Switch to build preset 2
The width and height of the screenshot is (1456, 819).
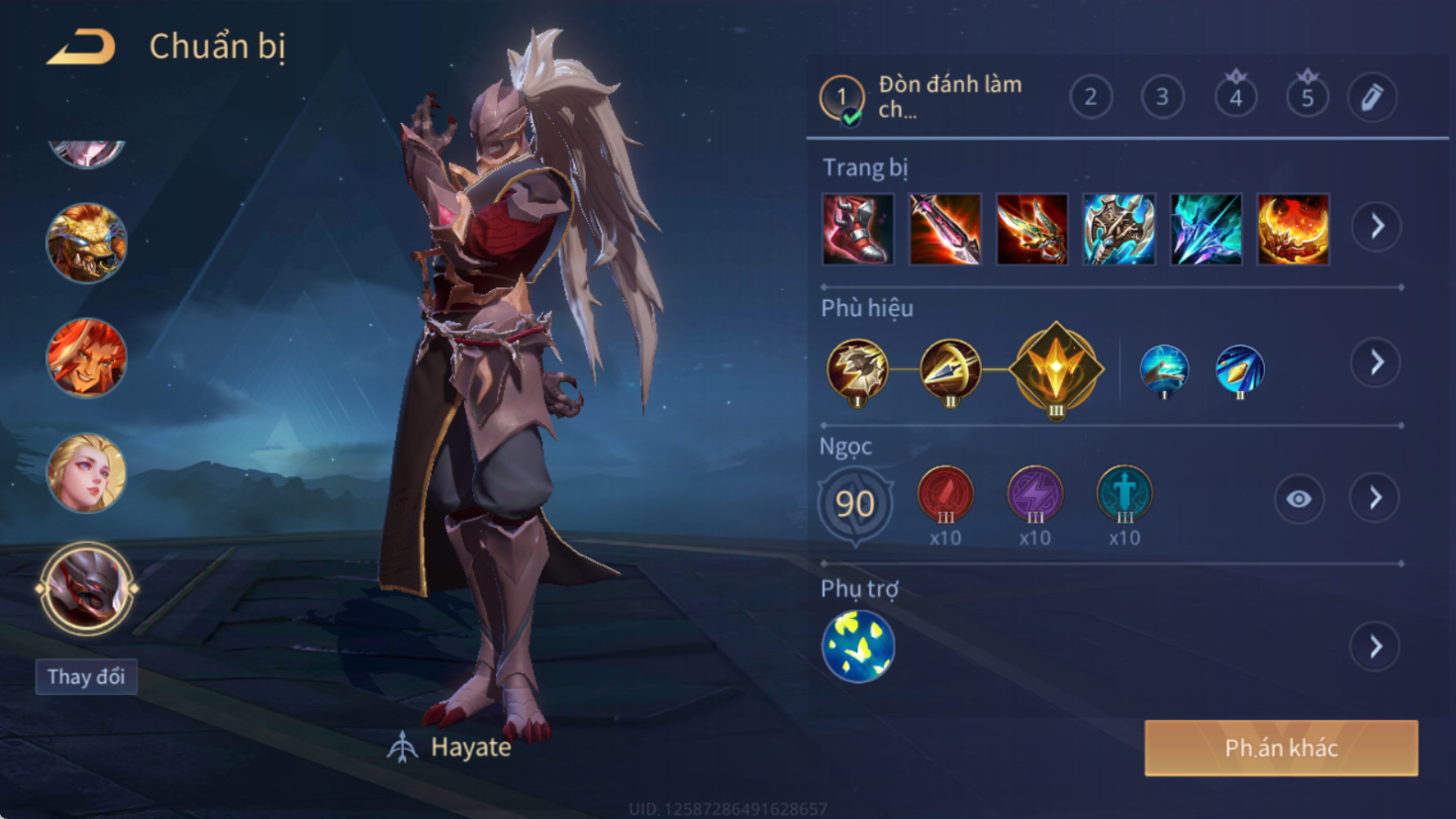click(x=1091, y=97)
